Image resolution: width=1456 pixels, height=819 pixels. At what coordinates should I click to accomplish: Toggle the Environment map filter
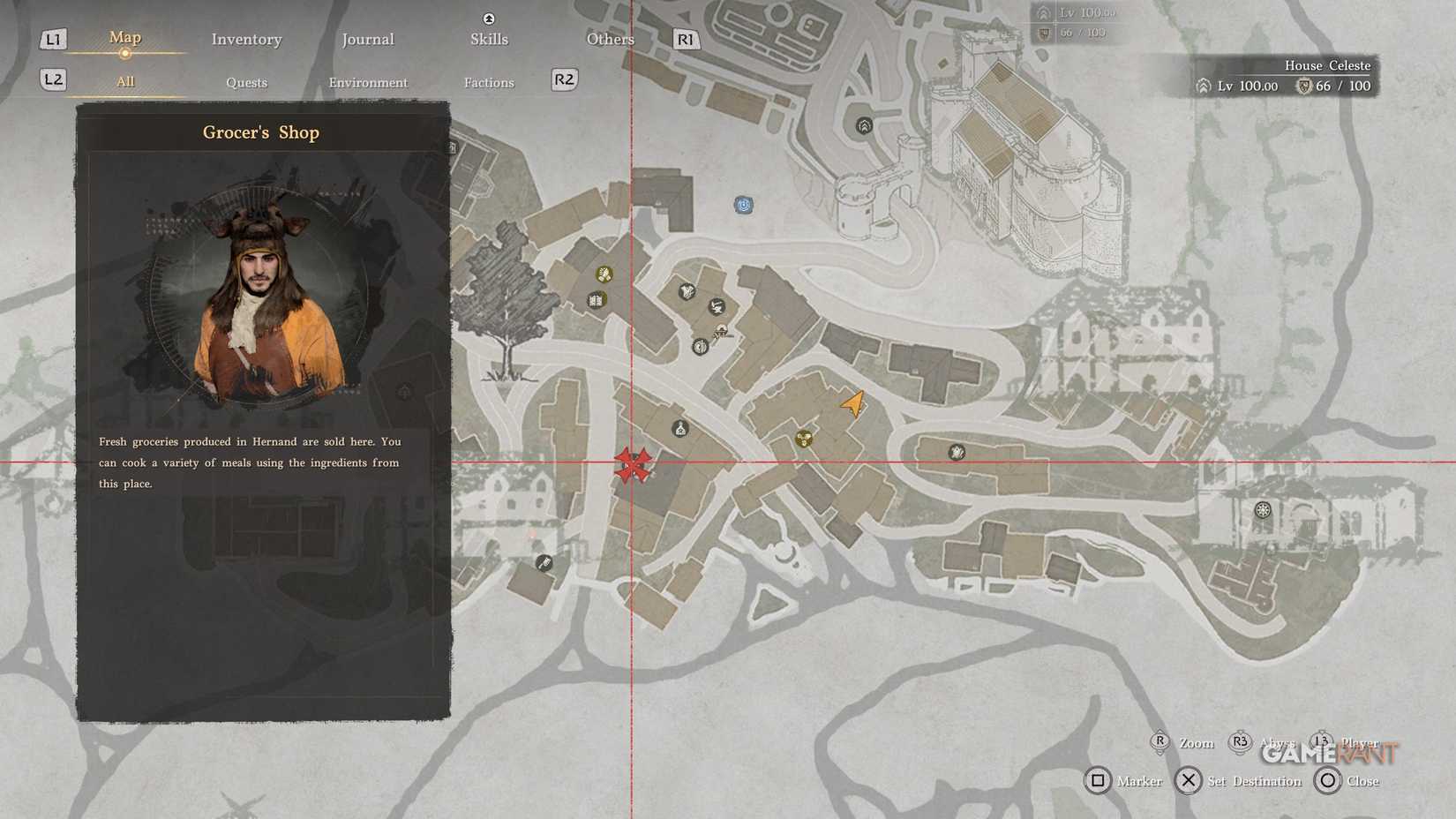click(x=368, y=82)
